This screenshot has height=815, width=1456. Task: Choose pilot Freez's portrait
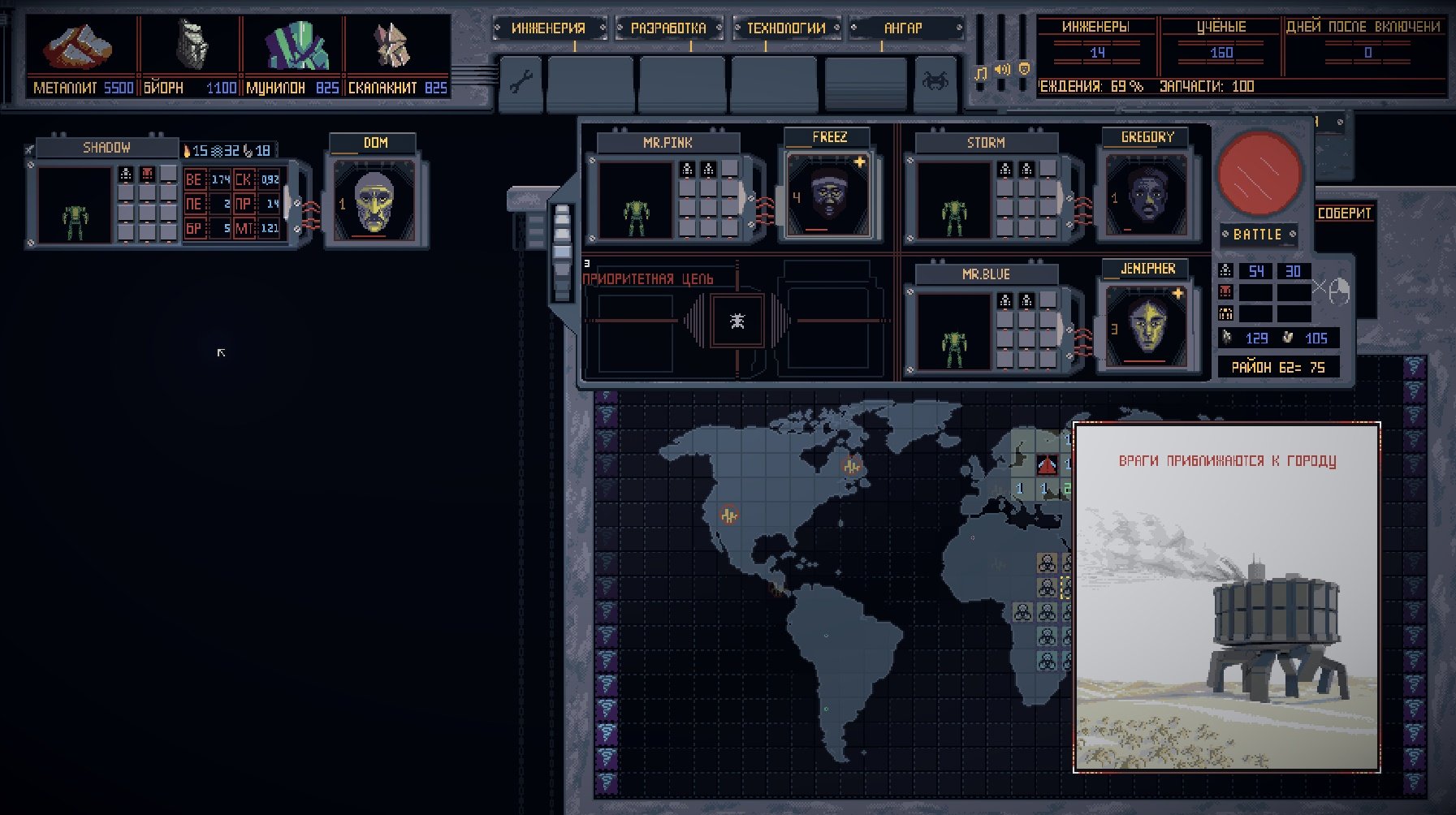pos(828,196)
